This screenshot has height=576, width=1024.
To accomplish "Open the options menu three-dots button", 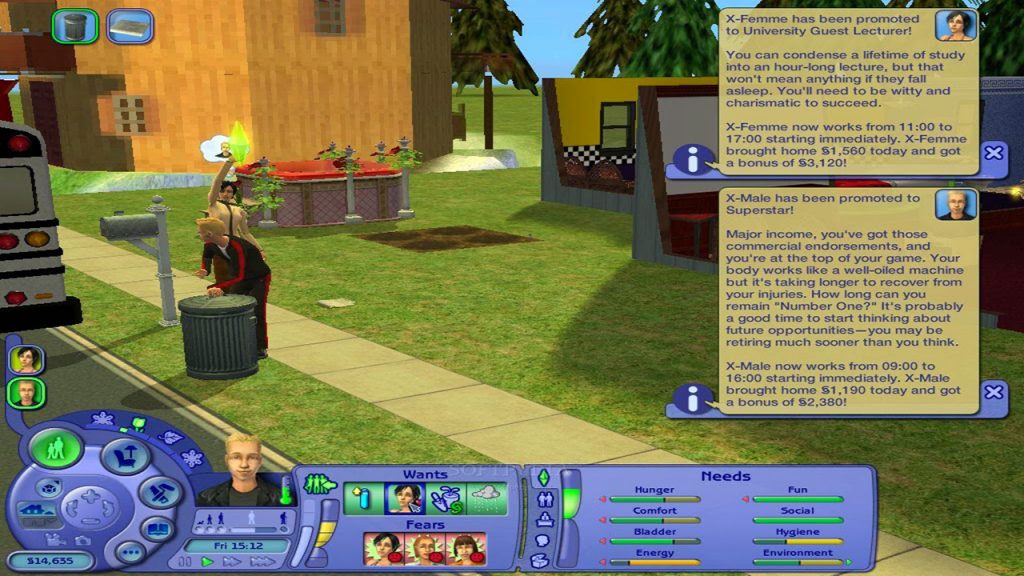I will (129, 551).
